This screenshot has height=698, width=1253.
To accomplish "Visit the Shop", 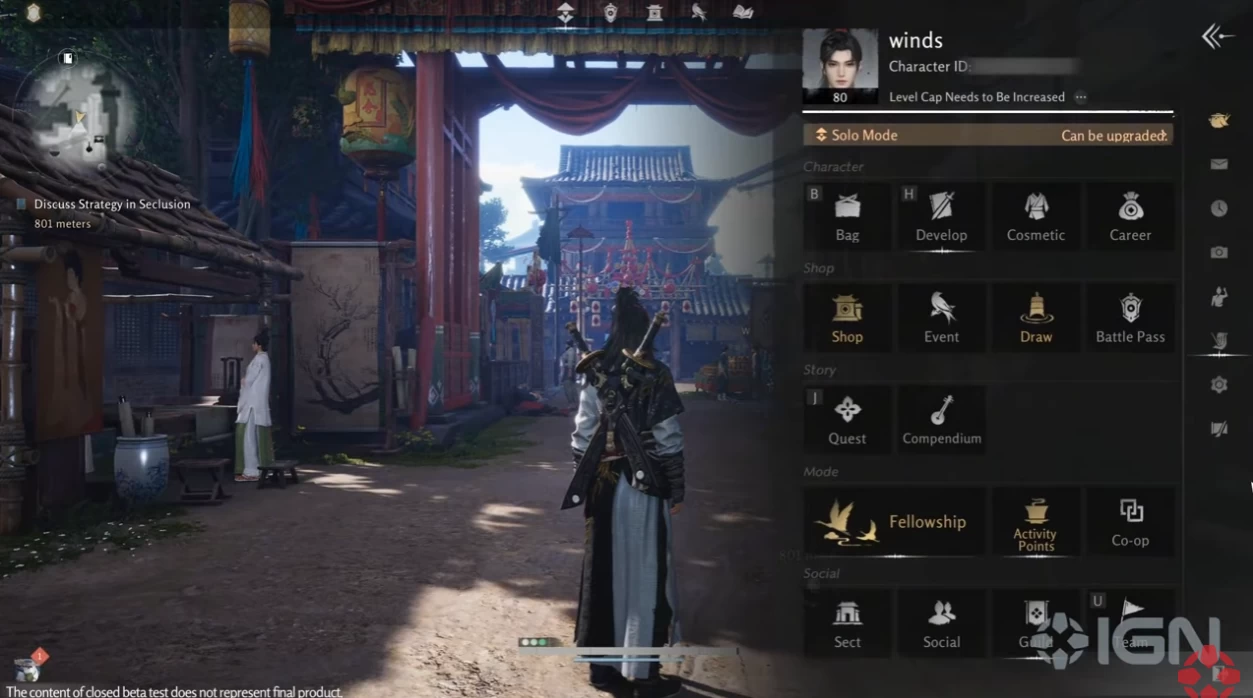I will [847, 318].
